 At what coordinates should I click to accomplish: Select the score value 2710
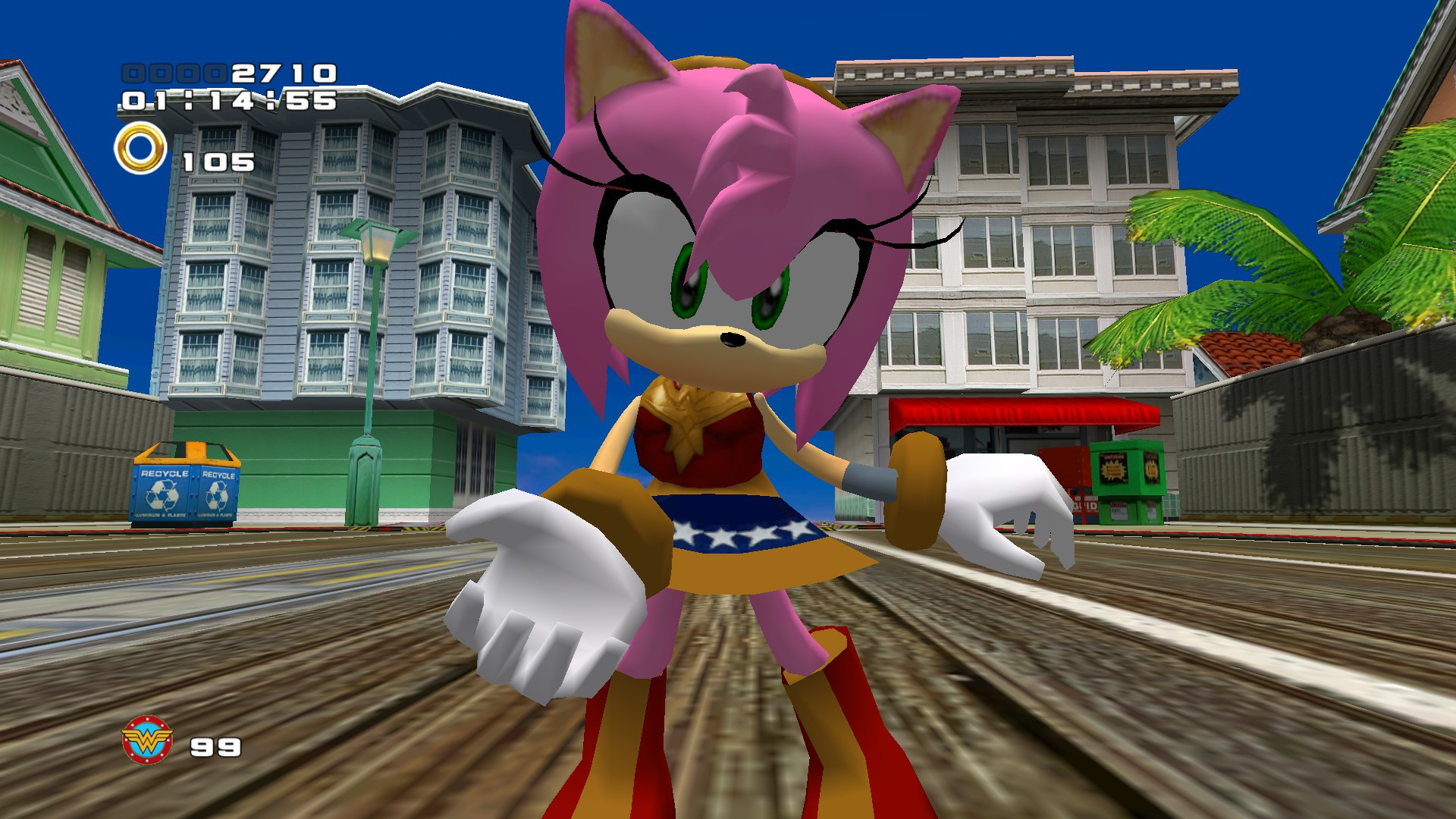279,74
